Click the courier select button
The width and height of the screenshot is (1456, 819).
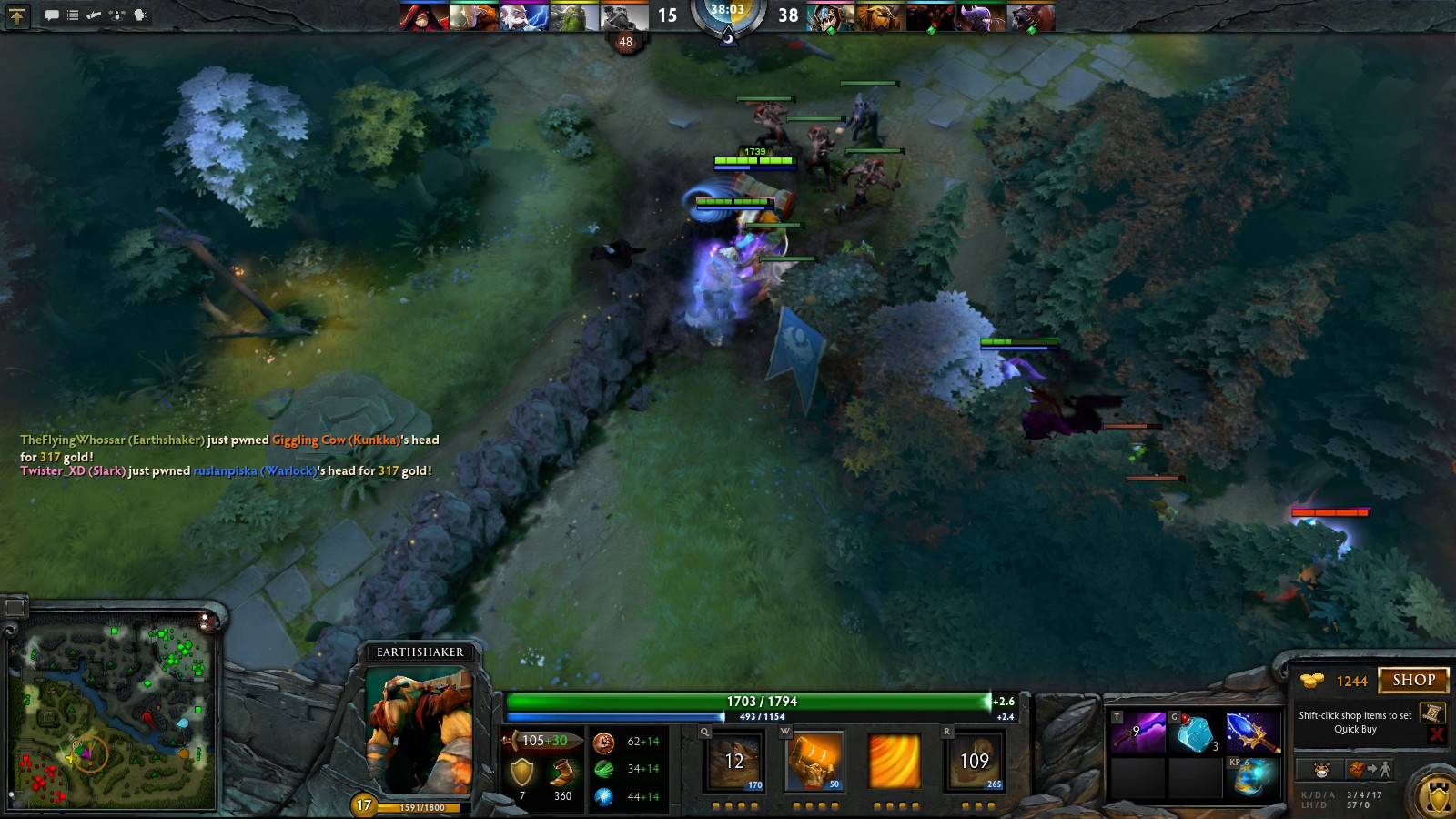click(1322, 770)
